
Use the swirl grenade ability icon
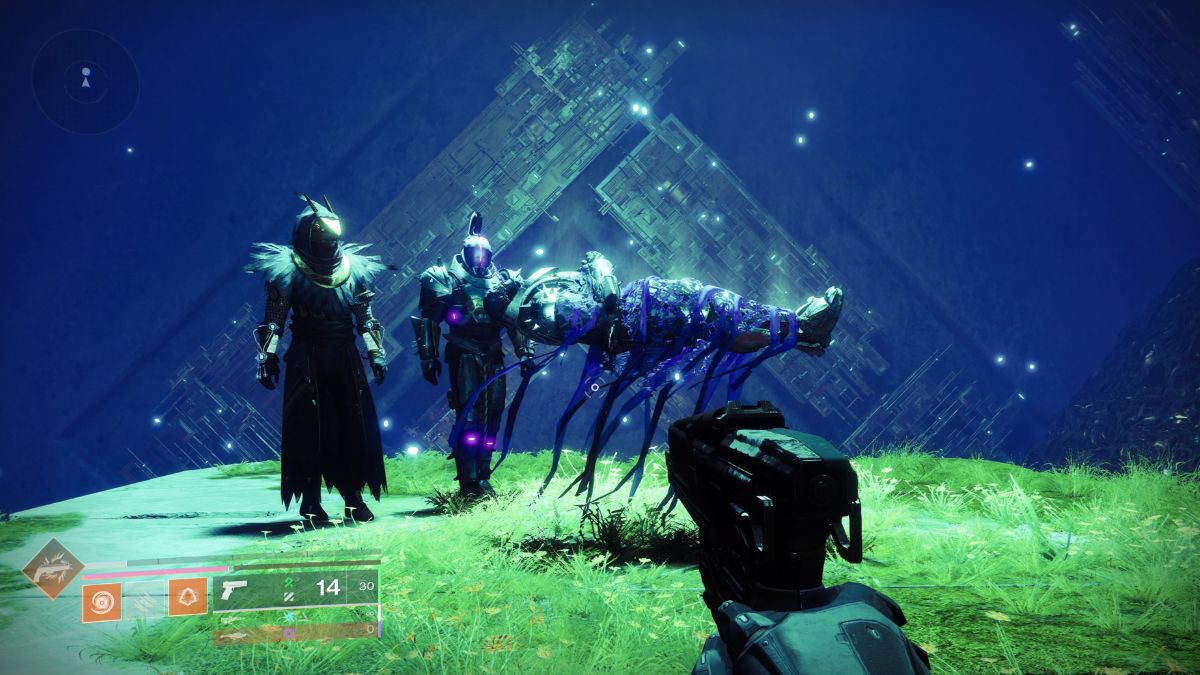(x=101, y=601)
